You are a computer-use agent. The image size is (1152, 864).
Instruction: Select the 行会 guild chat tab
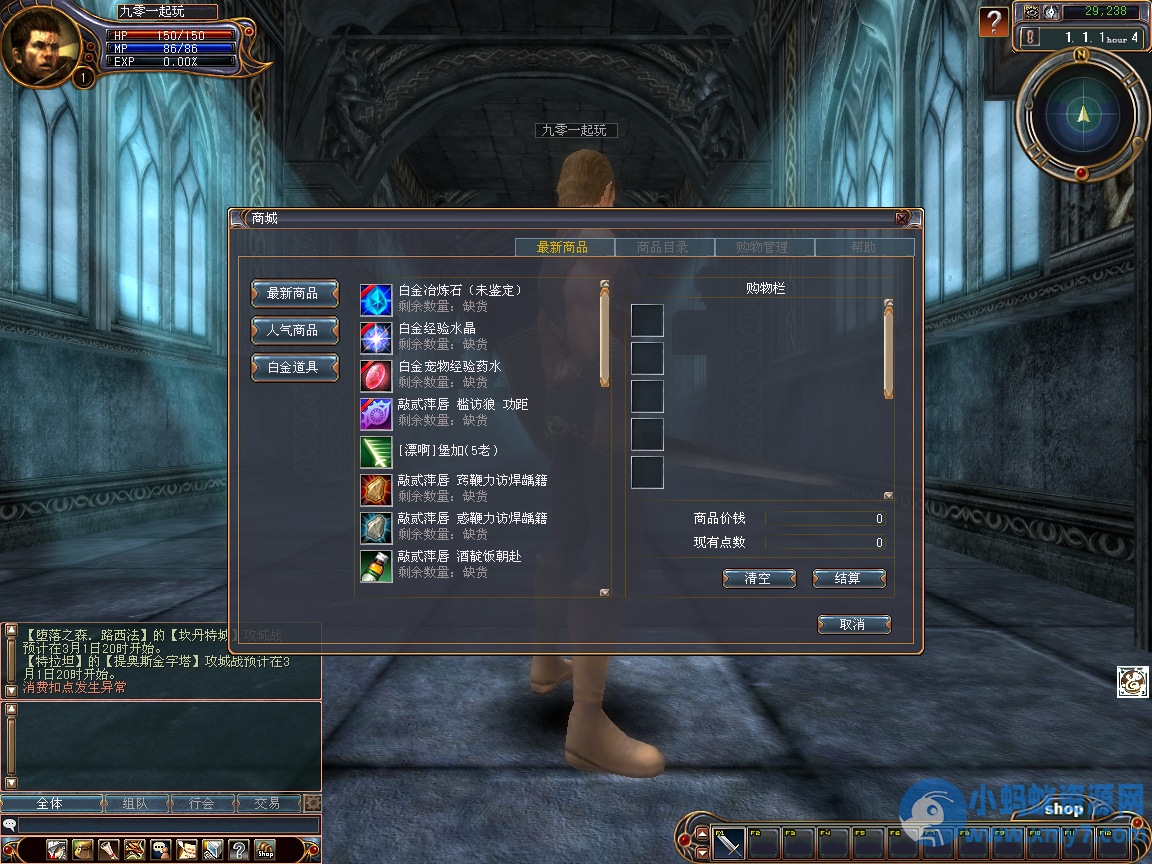click(202, 803)
